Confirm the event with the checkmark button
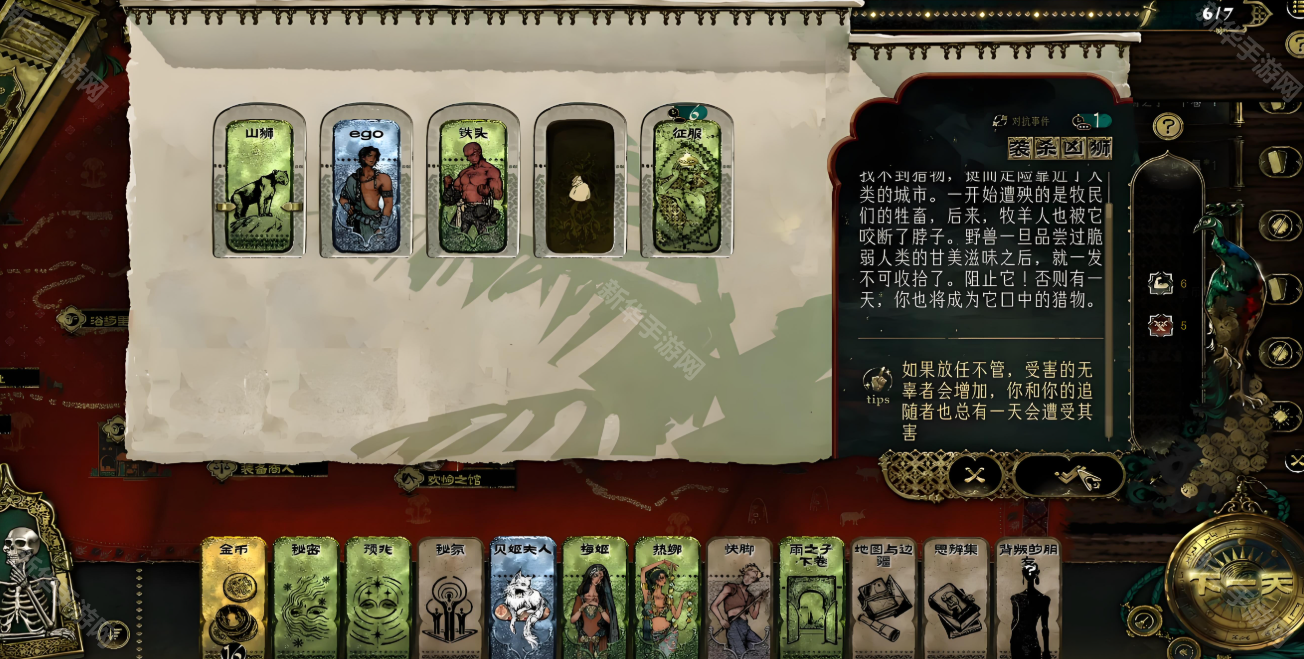The width and height of the screenshot is (1304, 659). pos(1075,476)
